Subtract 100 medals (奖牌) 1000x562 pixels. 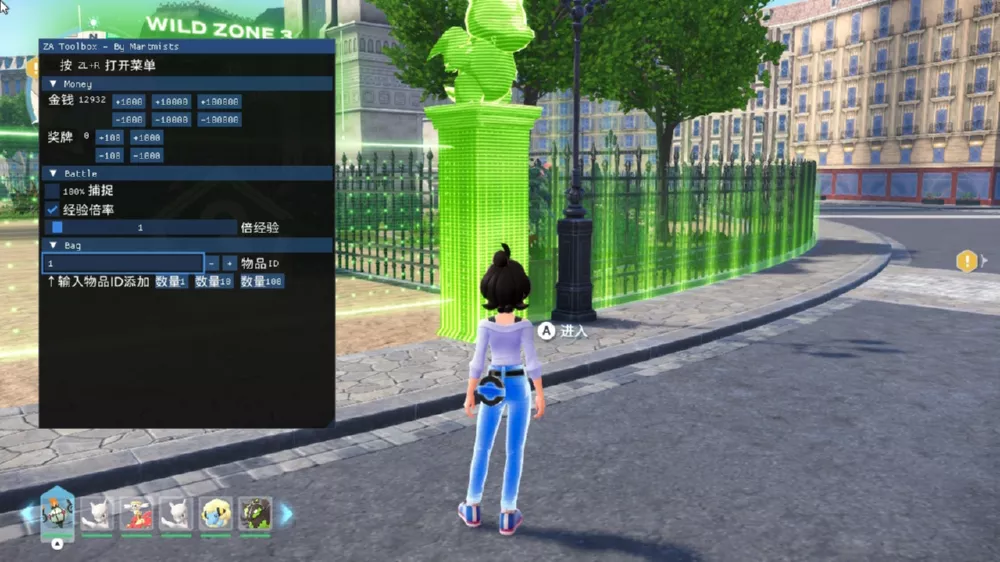pos(109,155)
